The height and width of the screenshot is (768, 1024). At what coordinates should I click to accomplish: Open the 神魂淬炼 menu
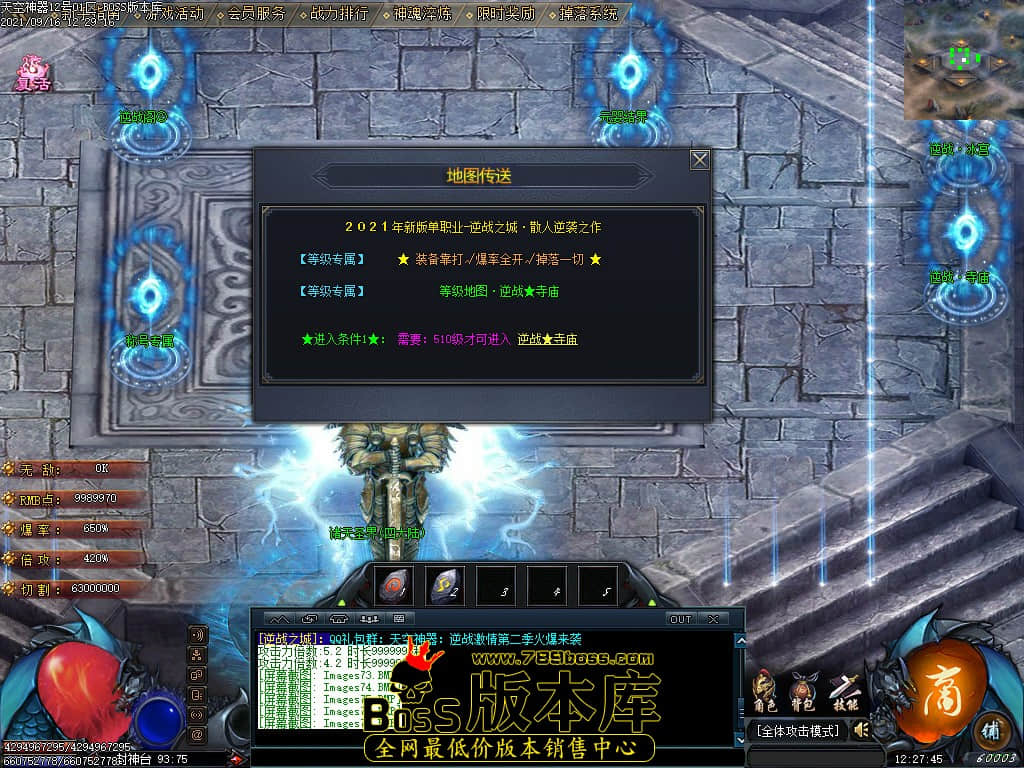(x=422, y=14)
